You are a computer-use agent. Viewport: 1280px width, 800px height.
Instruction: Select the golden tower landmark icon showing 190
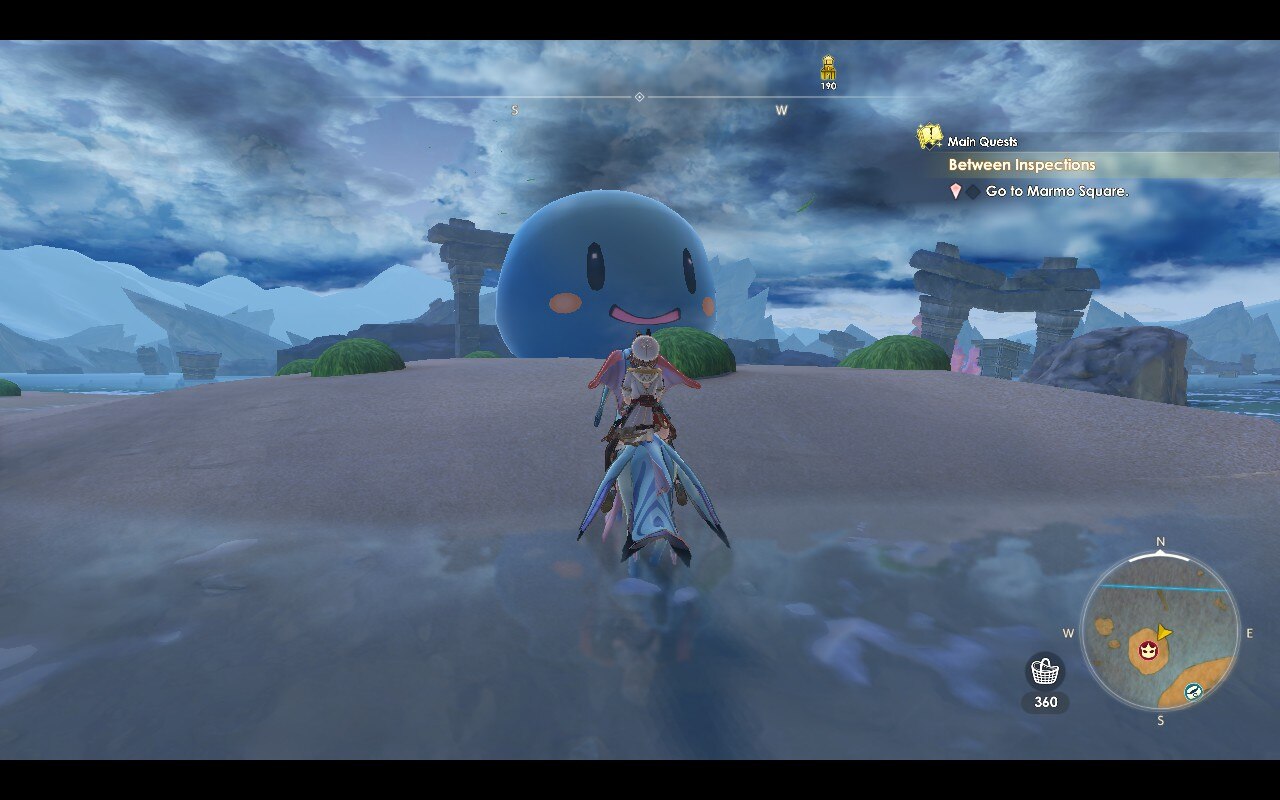(x=828, y=68)
